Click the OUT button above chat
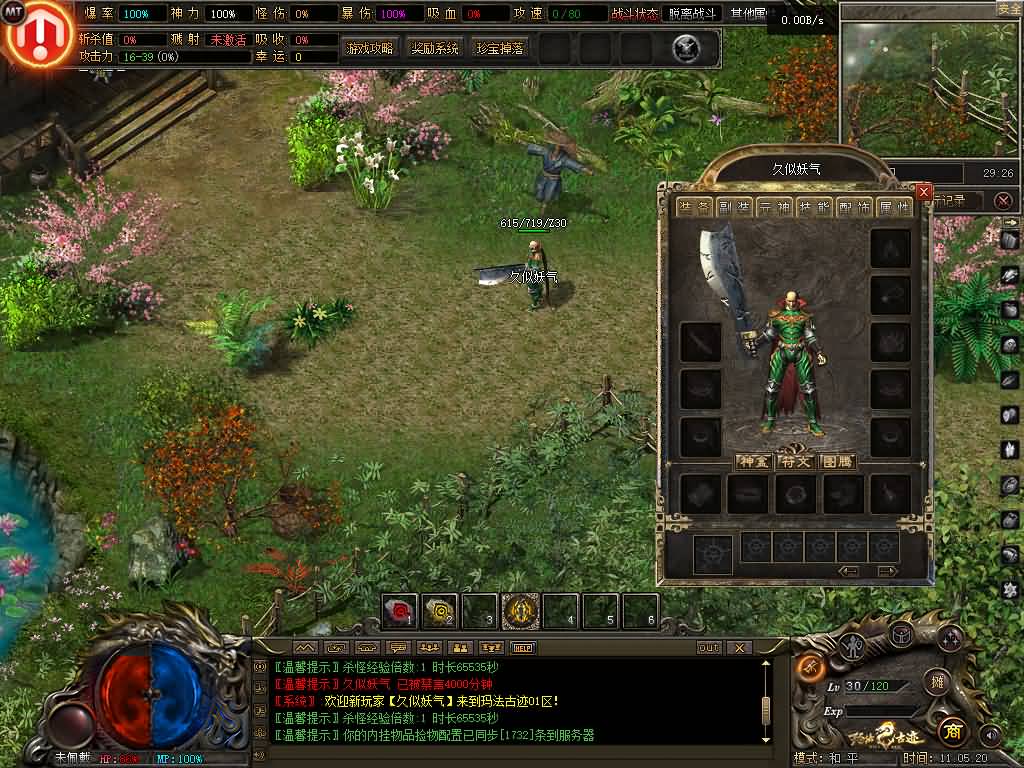 709,648
